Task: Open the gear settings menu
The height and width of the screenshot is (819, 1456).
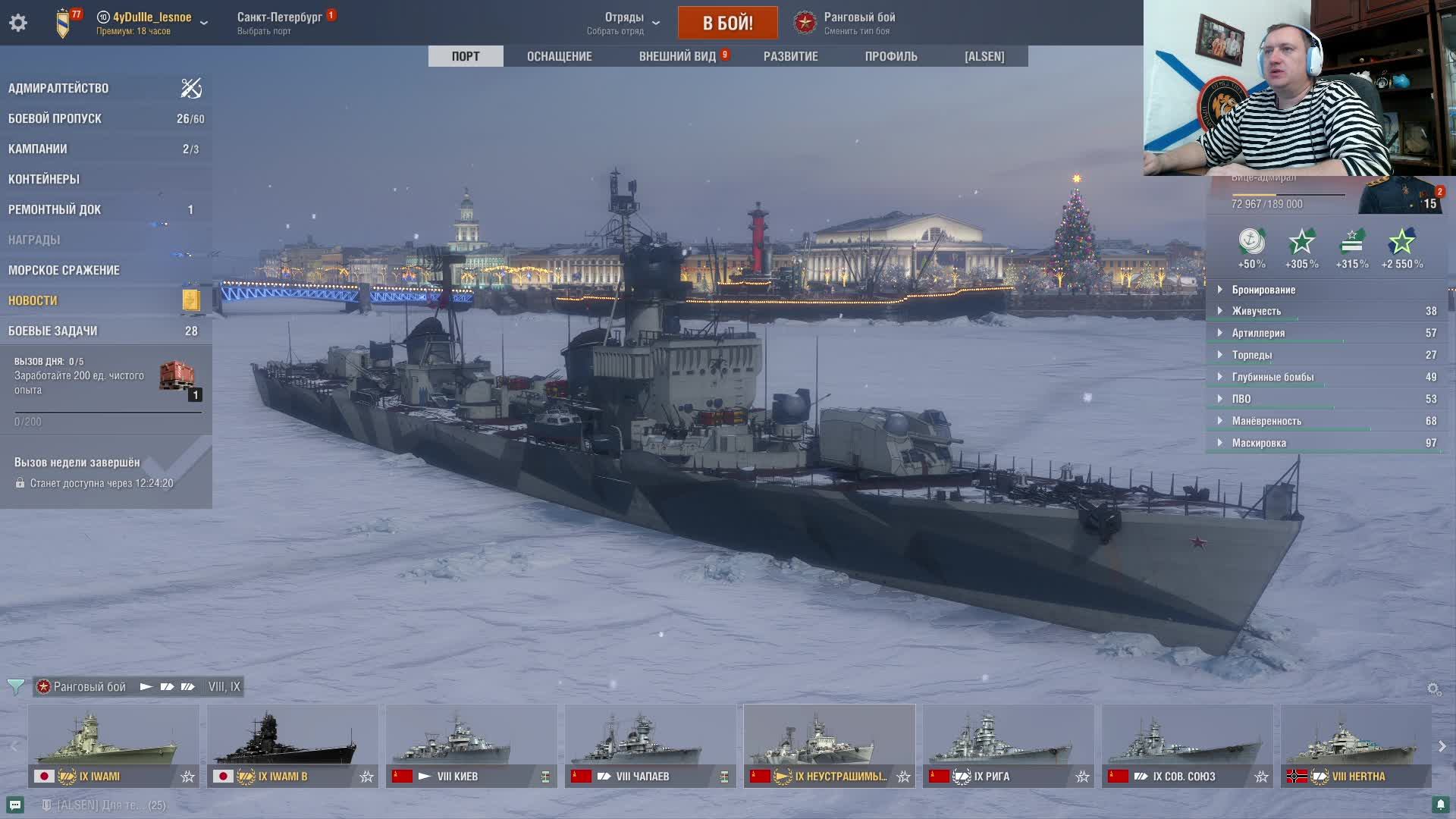Action: tap(18, 23)
